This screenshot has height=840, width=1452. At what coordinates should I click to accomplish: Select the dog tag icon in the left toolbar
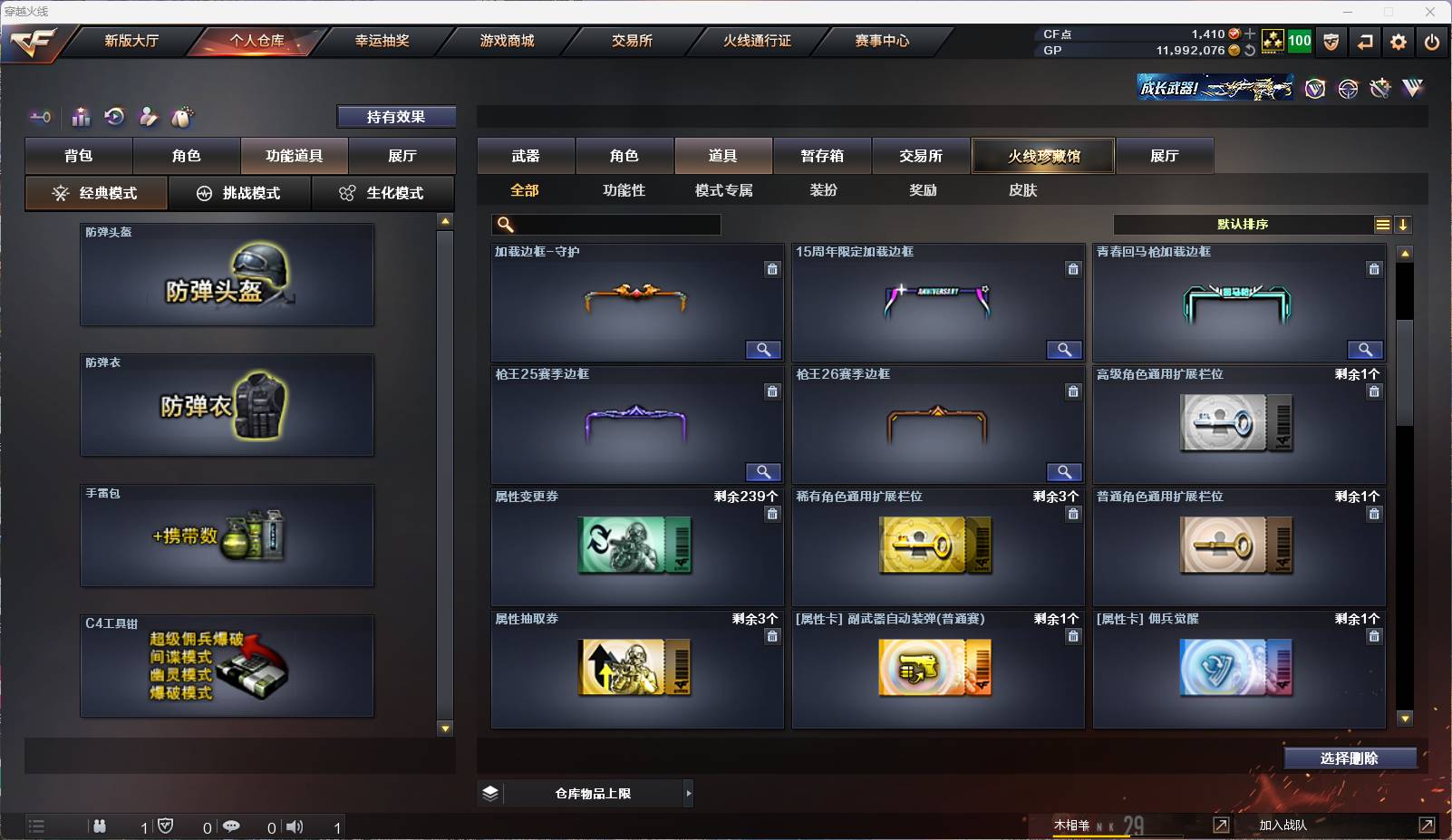tap(183, 117)
